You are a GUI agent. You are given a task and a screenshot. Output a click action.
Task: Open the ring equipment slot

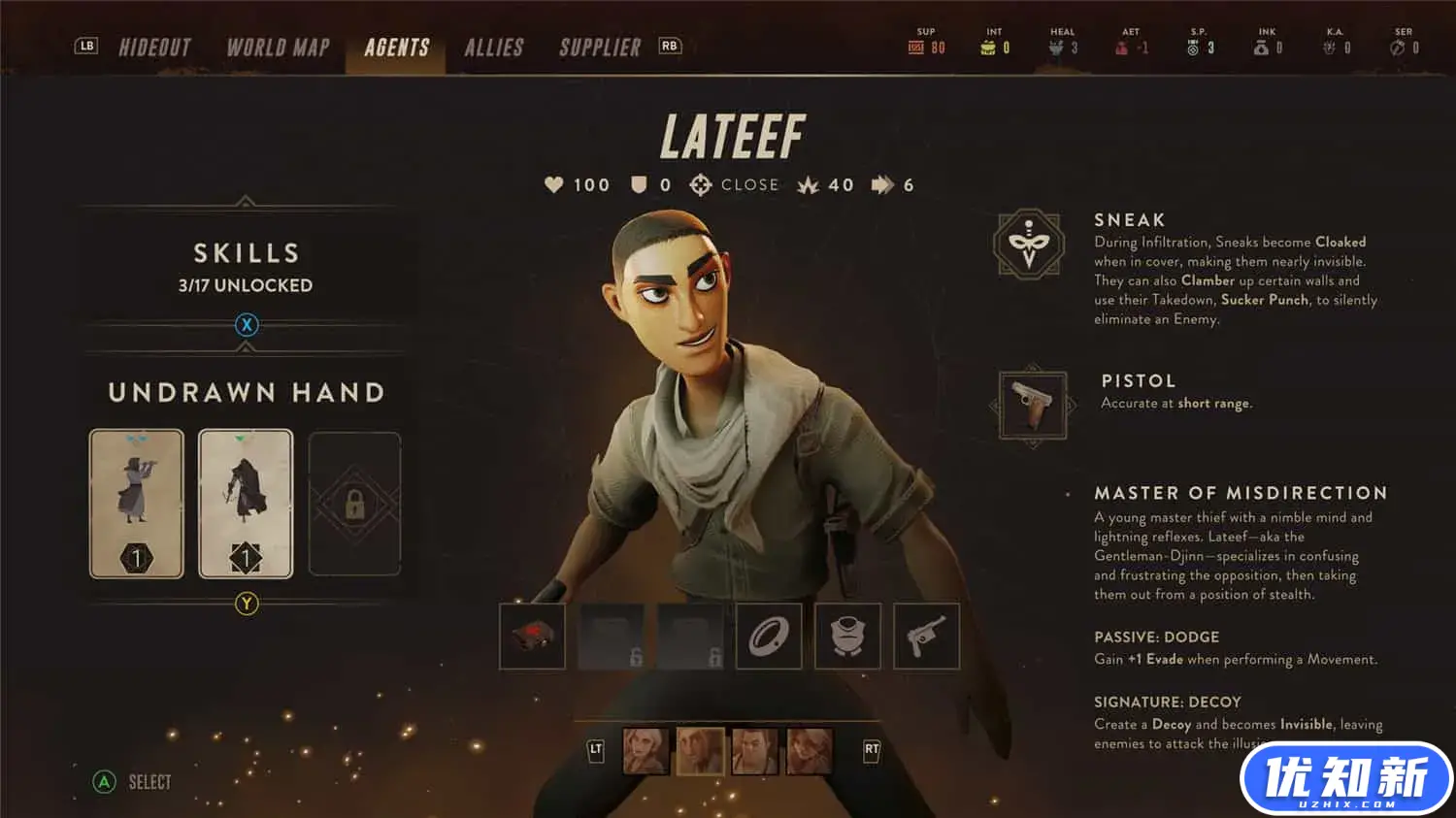click(x=769, y=637)
